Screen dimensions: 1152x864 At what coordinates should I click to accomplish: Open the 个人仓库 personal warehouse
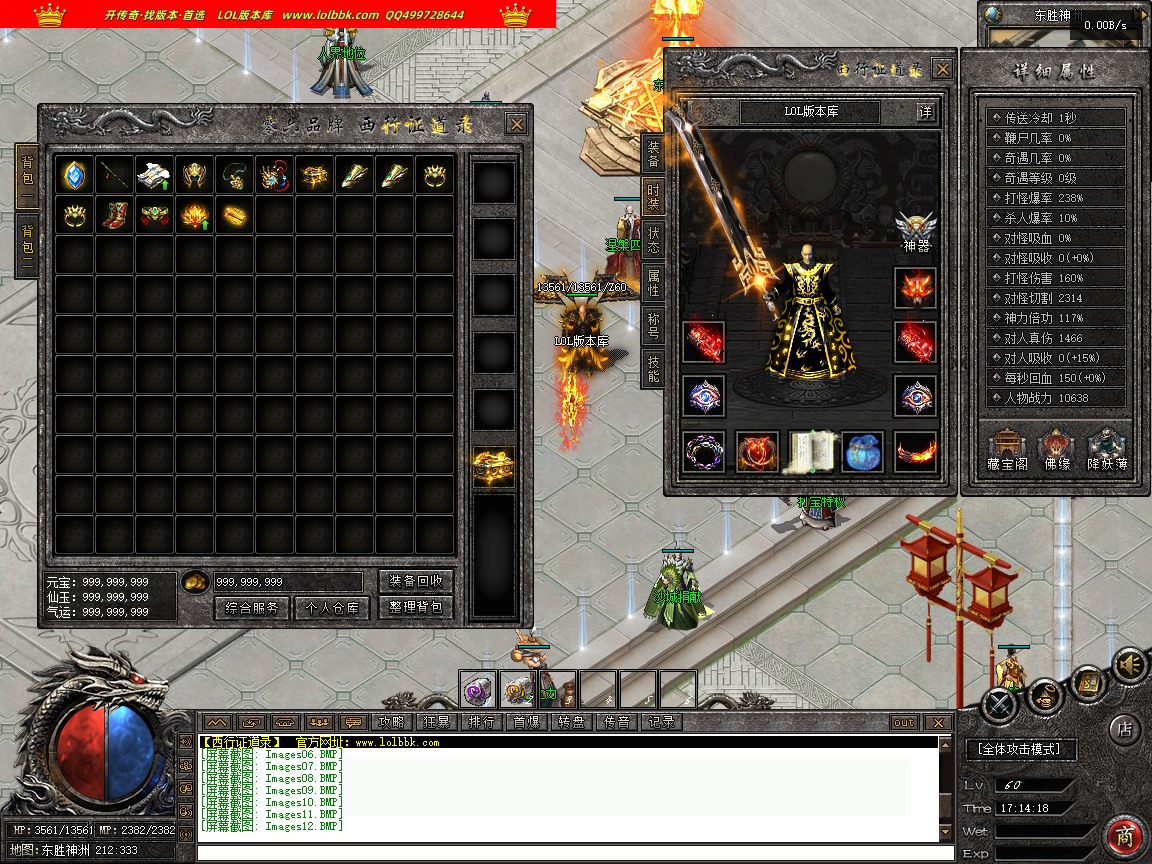pos(331,607)
